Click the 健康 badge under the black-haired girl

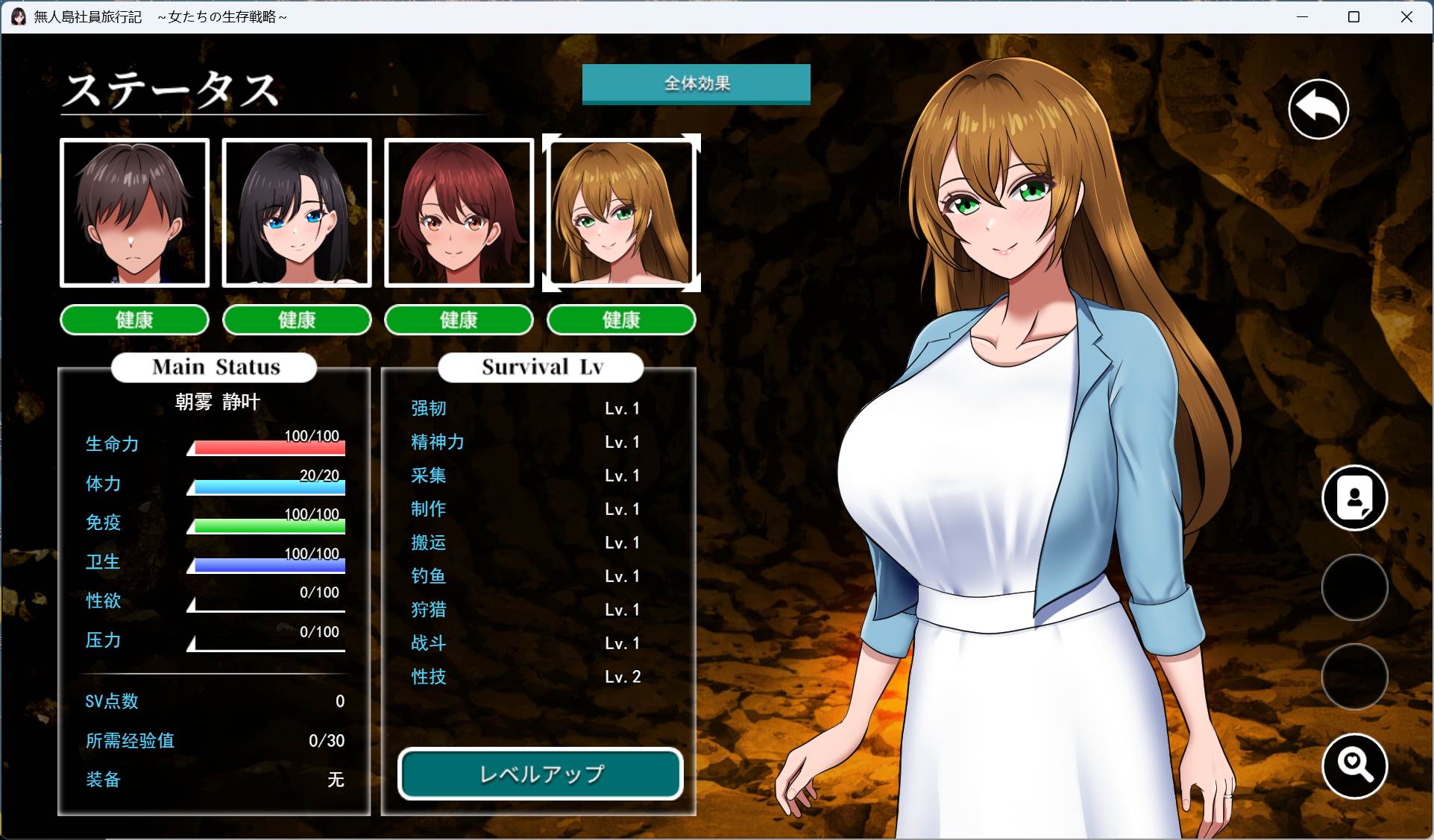point(297,320)
